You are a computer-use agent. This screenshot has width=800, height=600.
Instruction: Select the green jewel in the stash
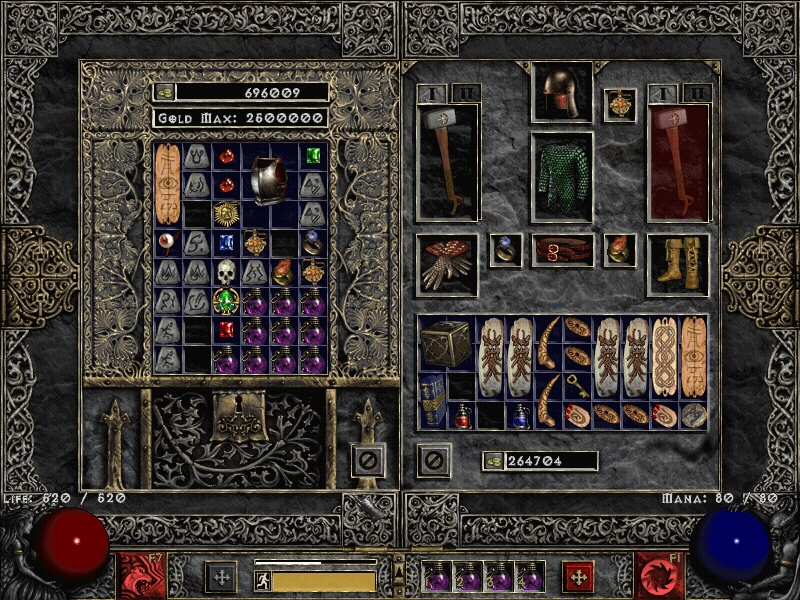(x=226, y=300)
